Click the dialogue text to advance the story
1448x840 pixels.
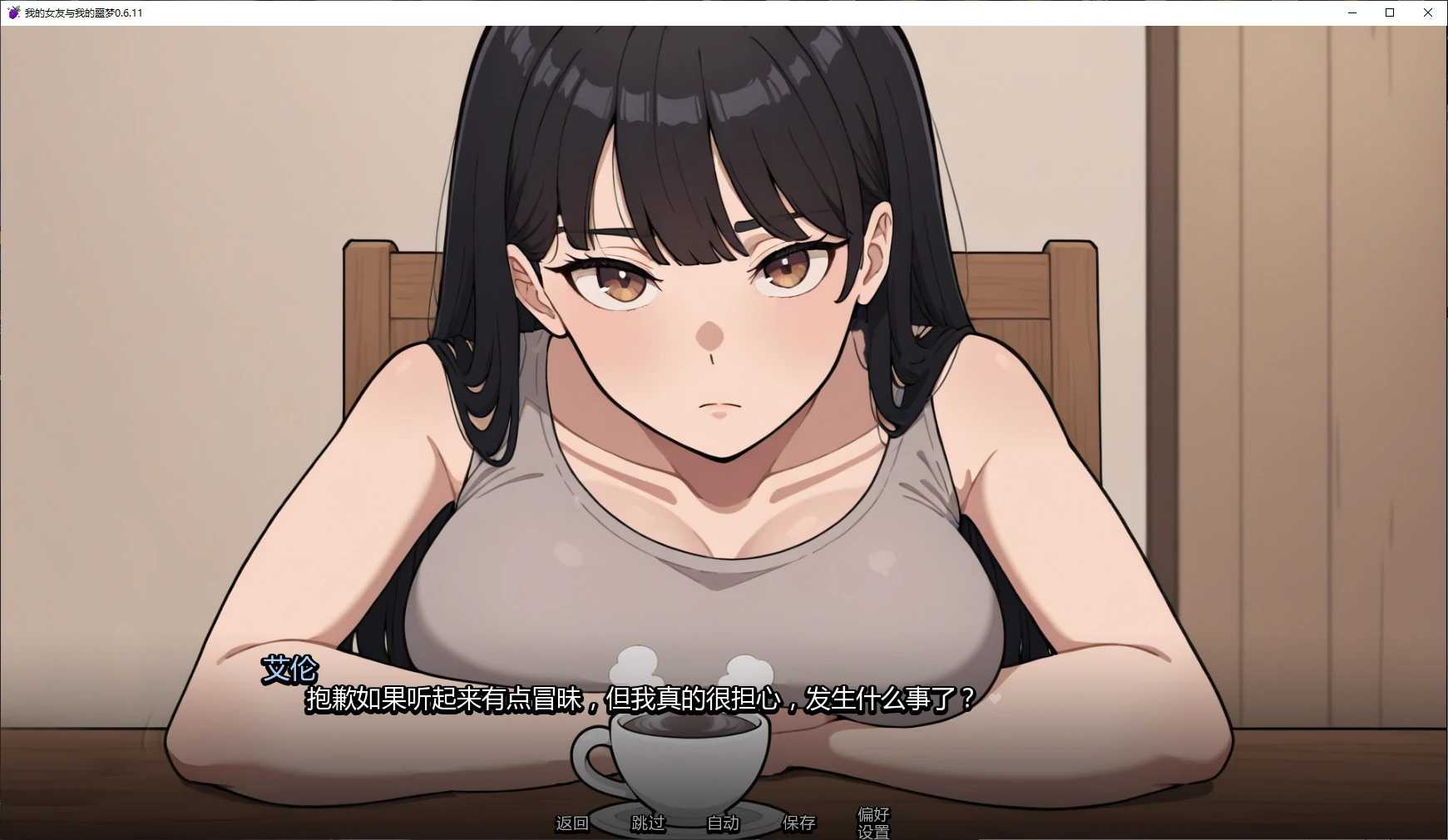640,699
